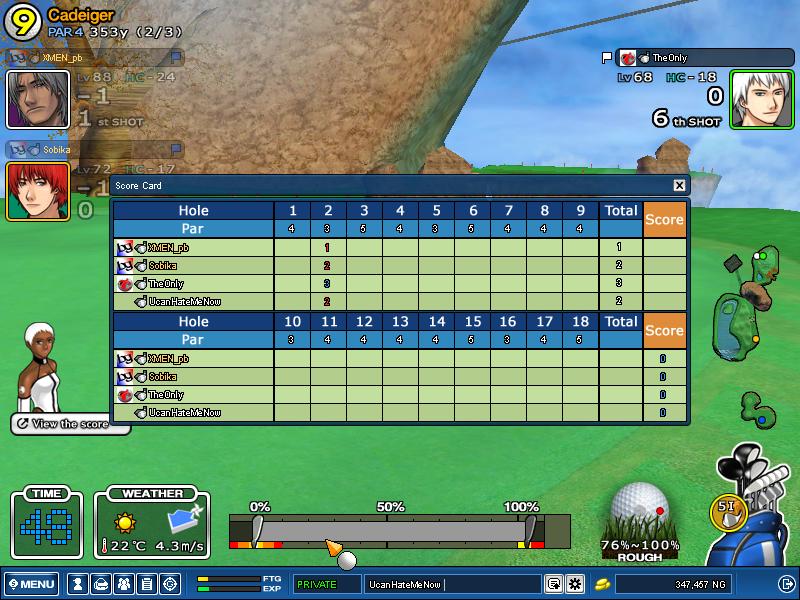The image size is (800, 600).
Task: Open the character profile toolbar icon
Action: (76, 584)
